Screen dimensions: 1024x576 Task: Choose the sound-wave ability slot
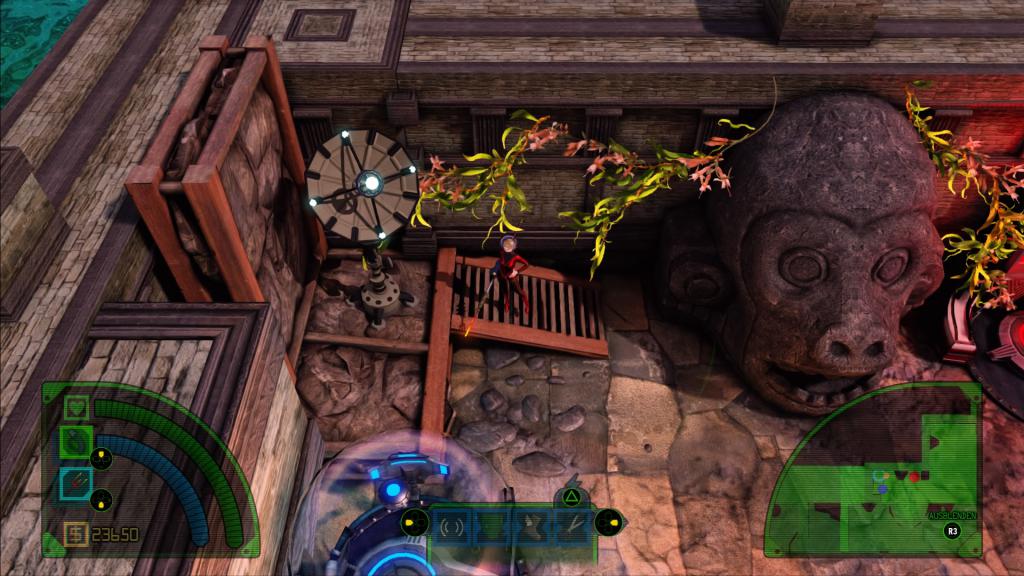[452, 525]
